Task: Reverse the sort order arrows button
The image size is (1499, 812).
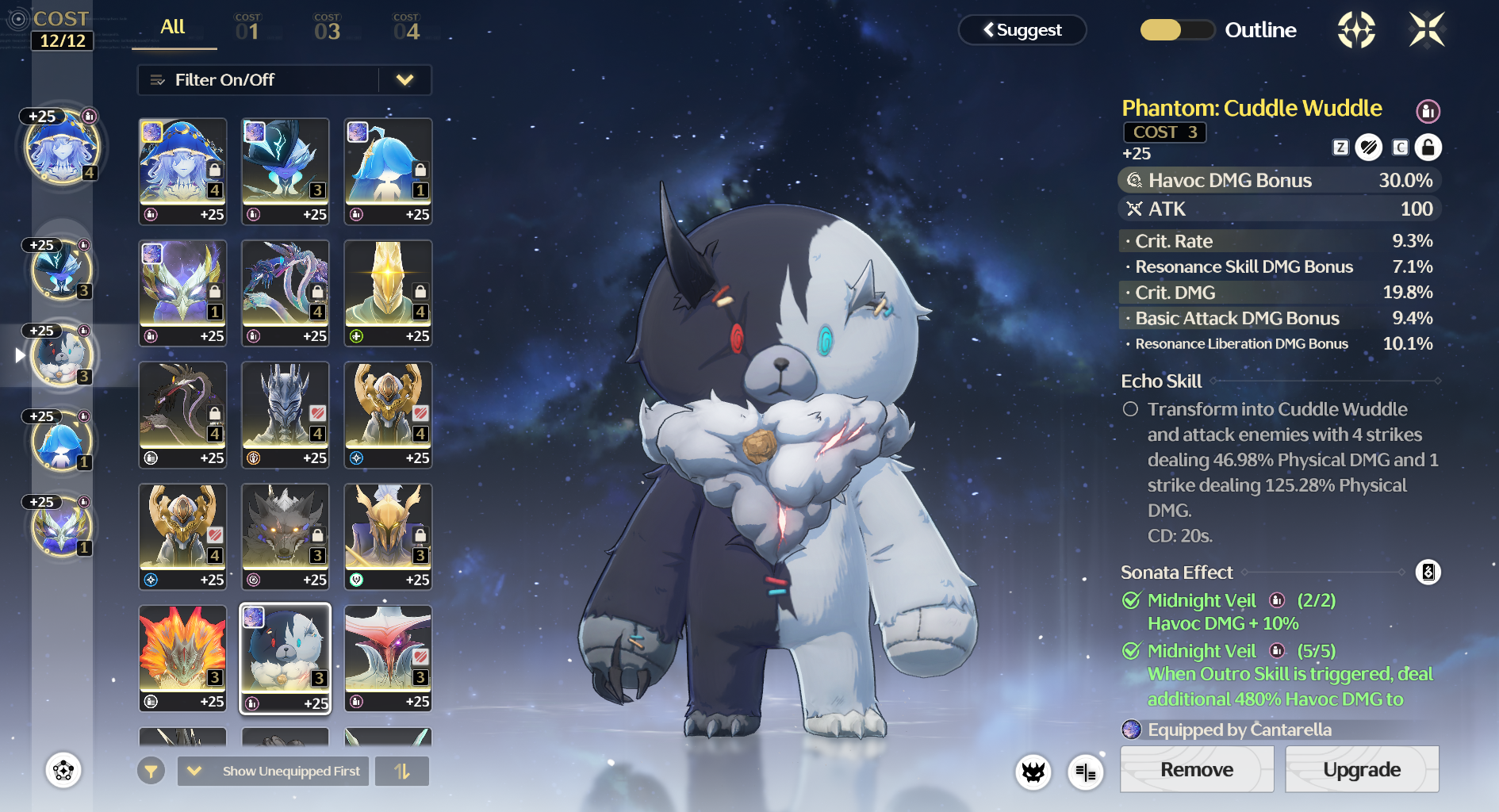Action: [x=402, y=771]
